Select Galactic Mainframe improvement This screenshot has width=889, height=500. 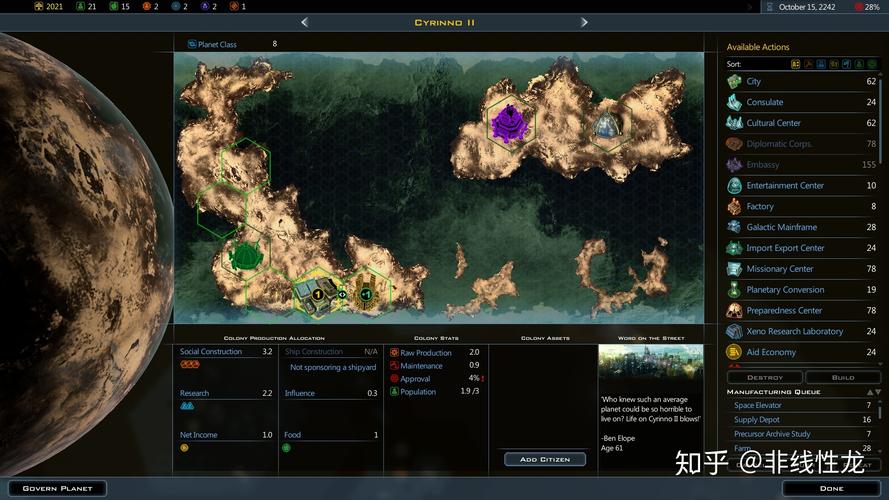coord(781,227)
